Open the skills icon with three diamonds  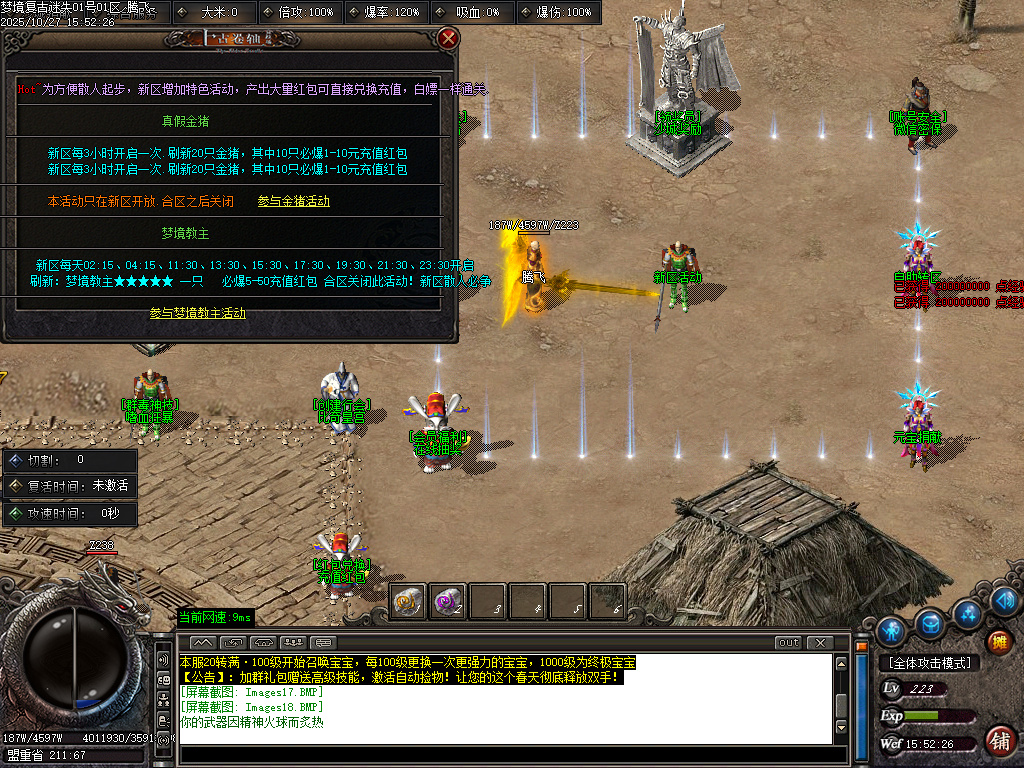tap(967, 612)
